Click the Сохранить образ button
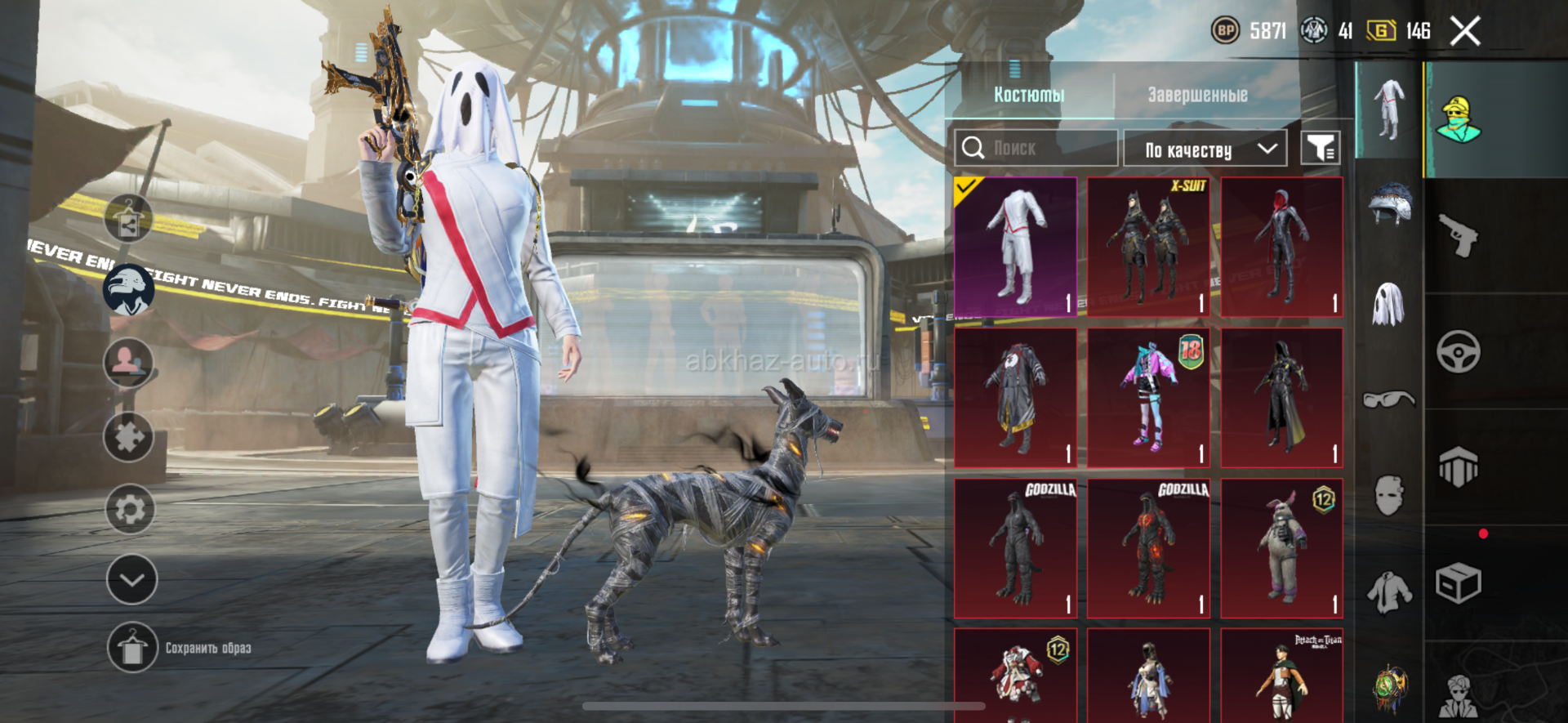 (x=181, y=648)
